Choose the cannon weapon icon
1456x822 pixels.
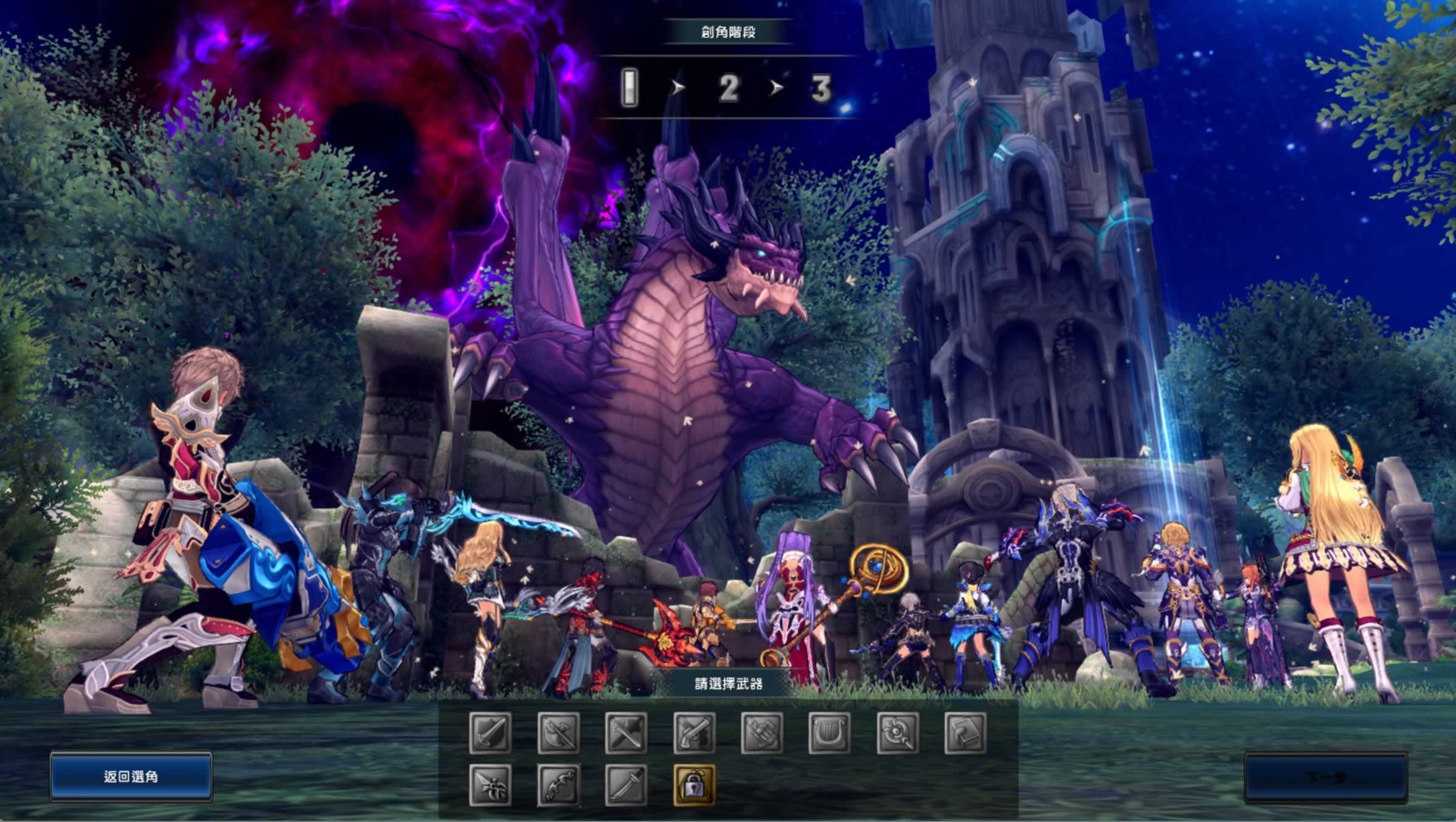click(762, 733)
